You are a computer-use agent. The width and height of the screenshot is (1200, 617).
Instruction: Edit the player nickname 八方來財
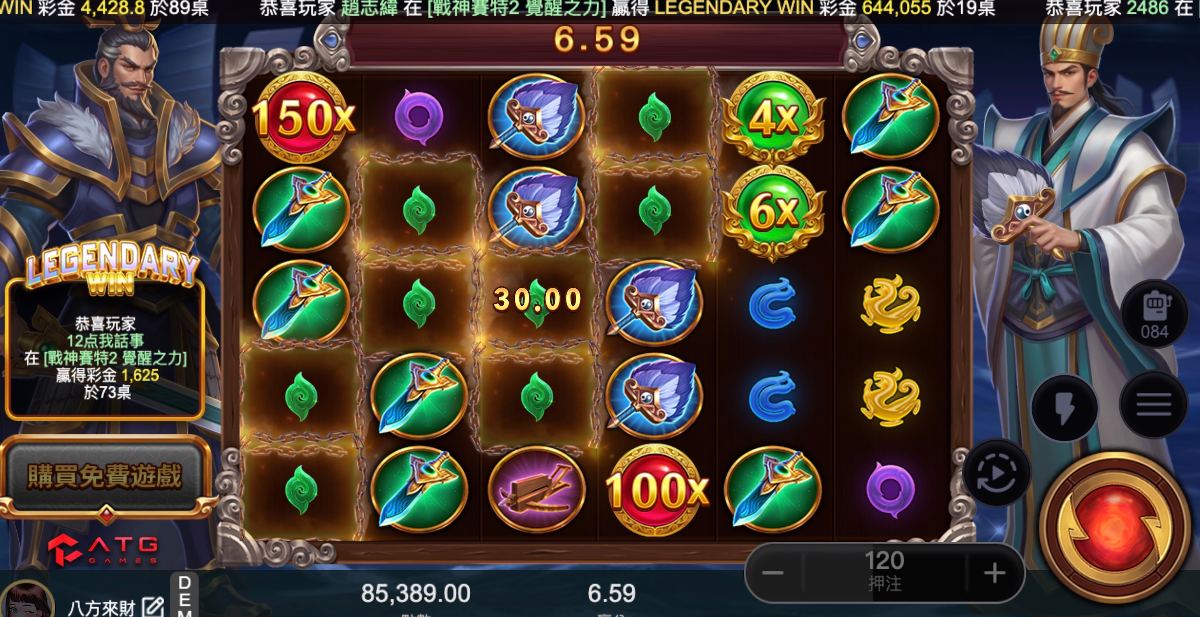pos(152,606)
